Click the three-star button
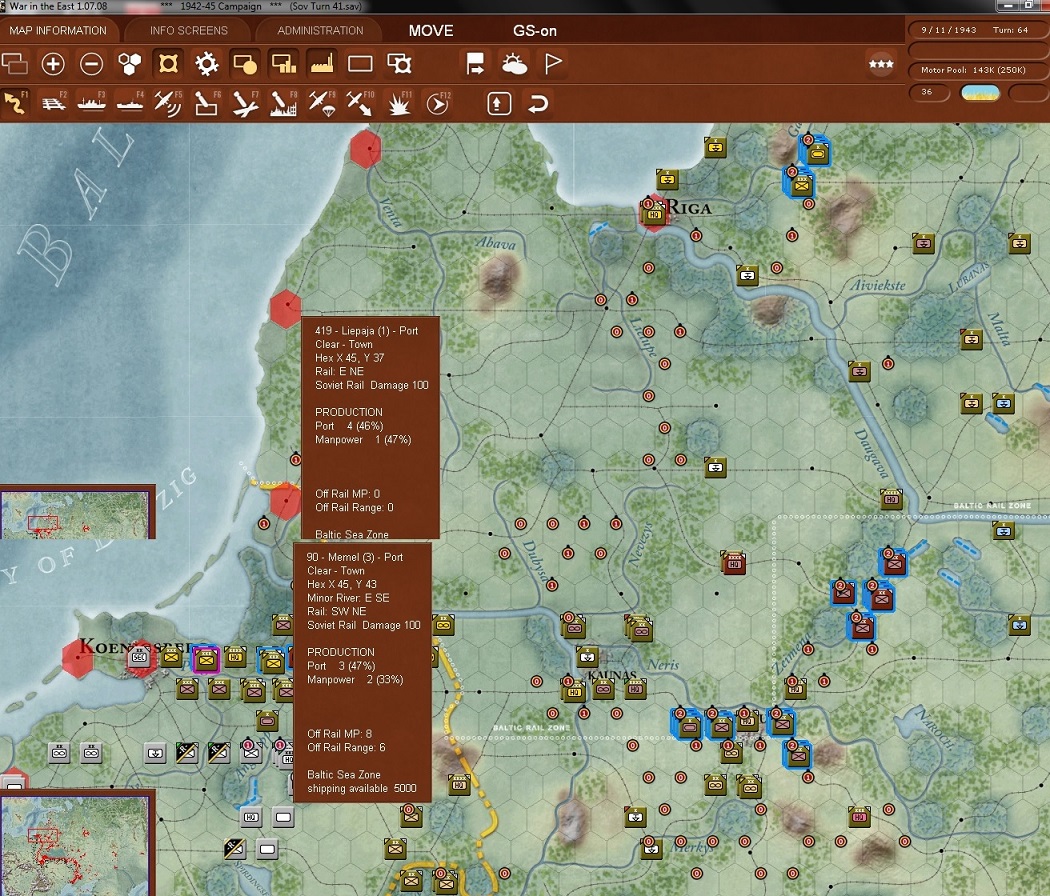Viewport: 1050px width, 896px height. point(881,65)
